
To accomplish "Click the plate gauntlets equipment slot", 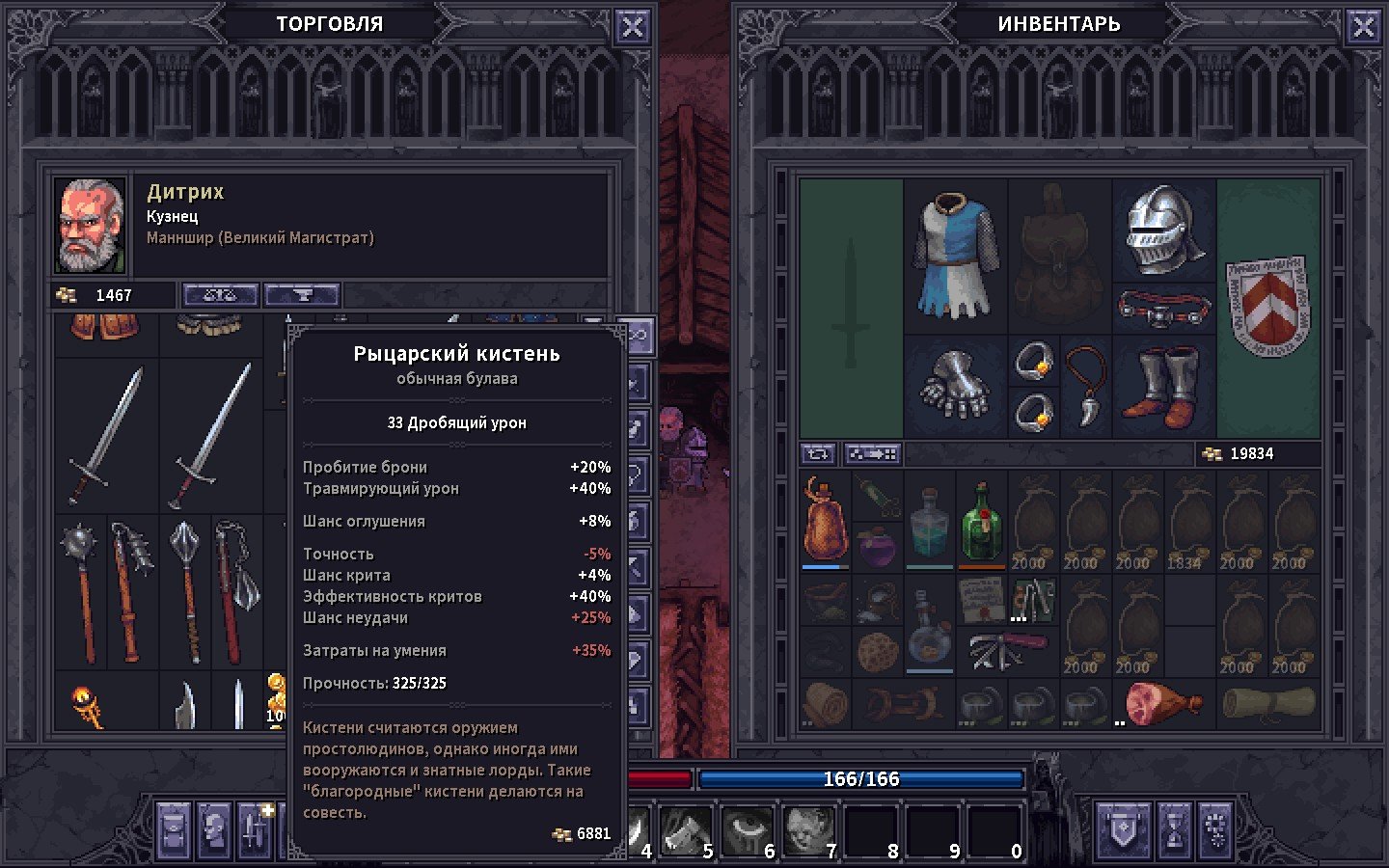I will pyautogui.click(x=955, y=386).
